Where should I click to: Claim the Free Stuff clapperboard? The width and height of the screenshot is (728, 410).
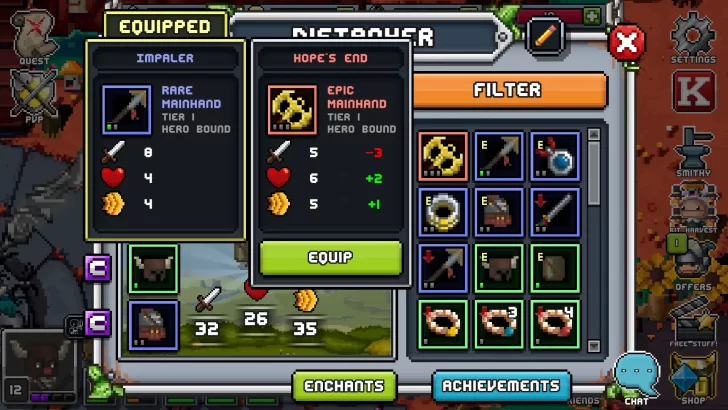693,322
